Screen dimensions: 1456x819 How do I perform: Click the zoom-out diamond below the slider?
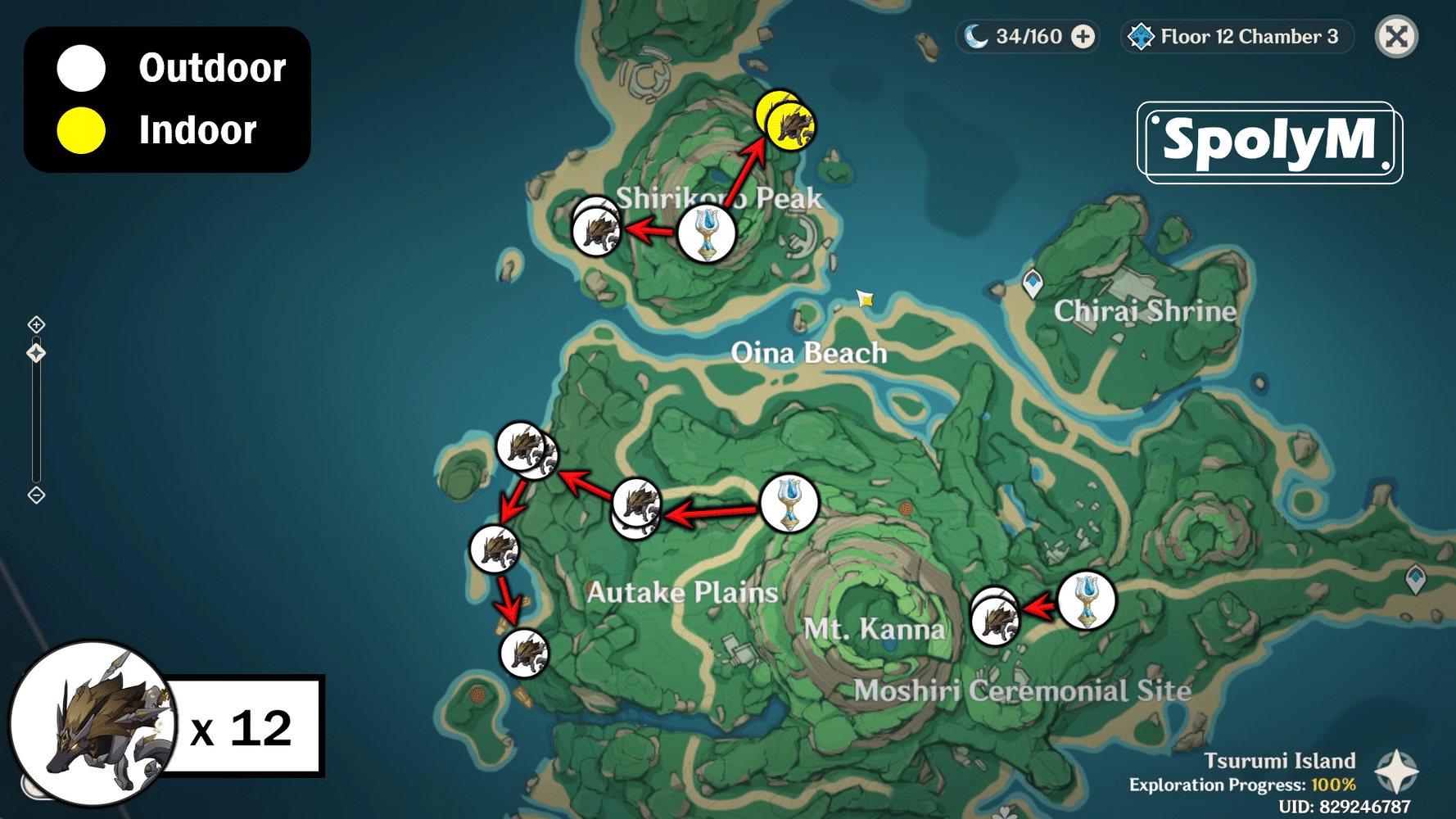click(36, 494)
